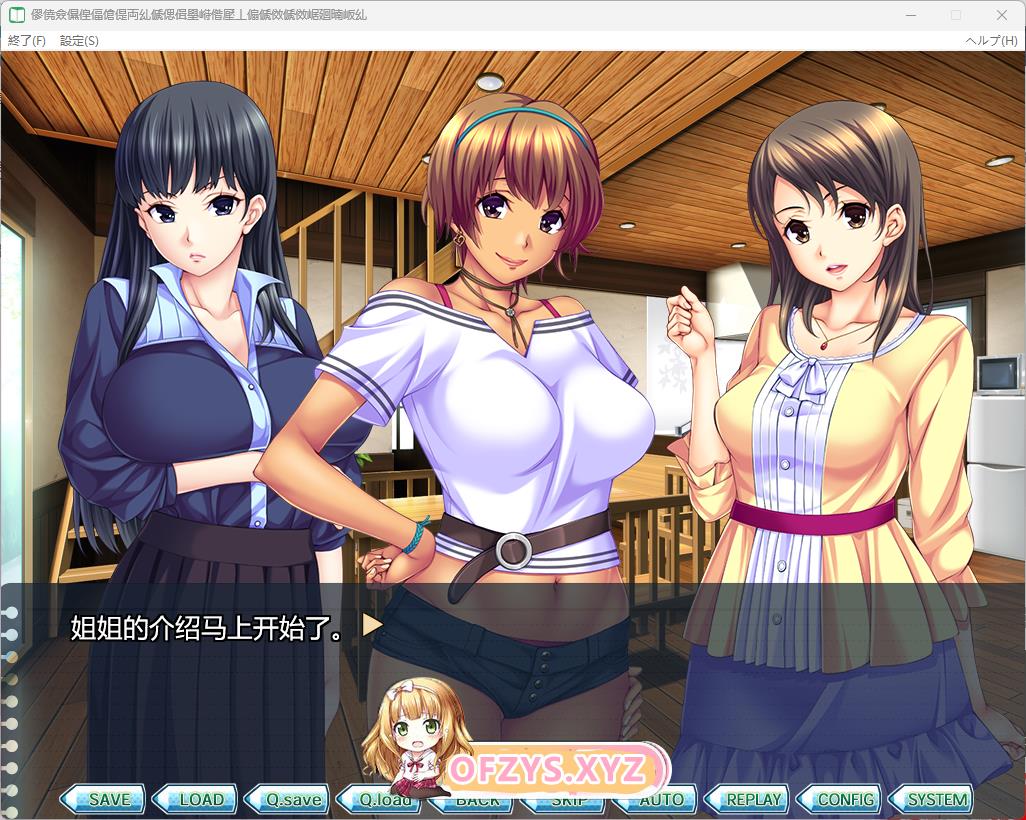Open the REPLAY log
This screenshot has width=1026, height=820.
750,800
